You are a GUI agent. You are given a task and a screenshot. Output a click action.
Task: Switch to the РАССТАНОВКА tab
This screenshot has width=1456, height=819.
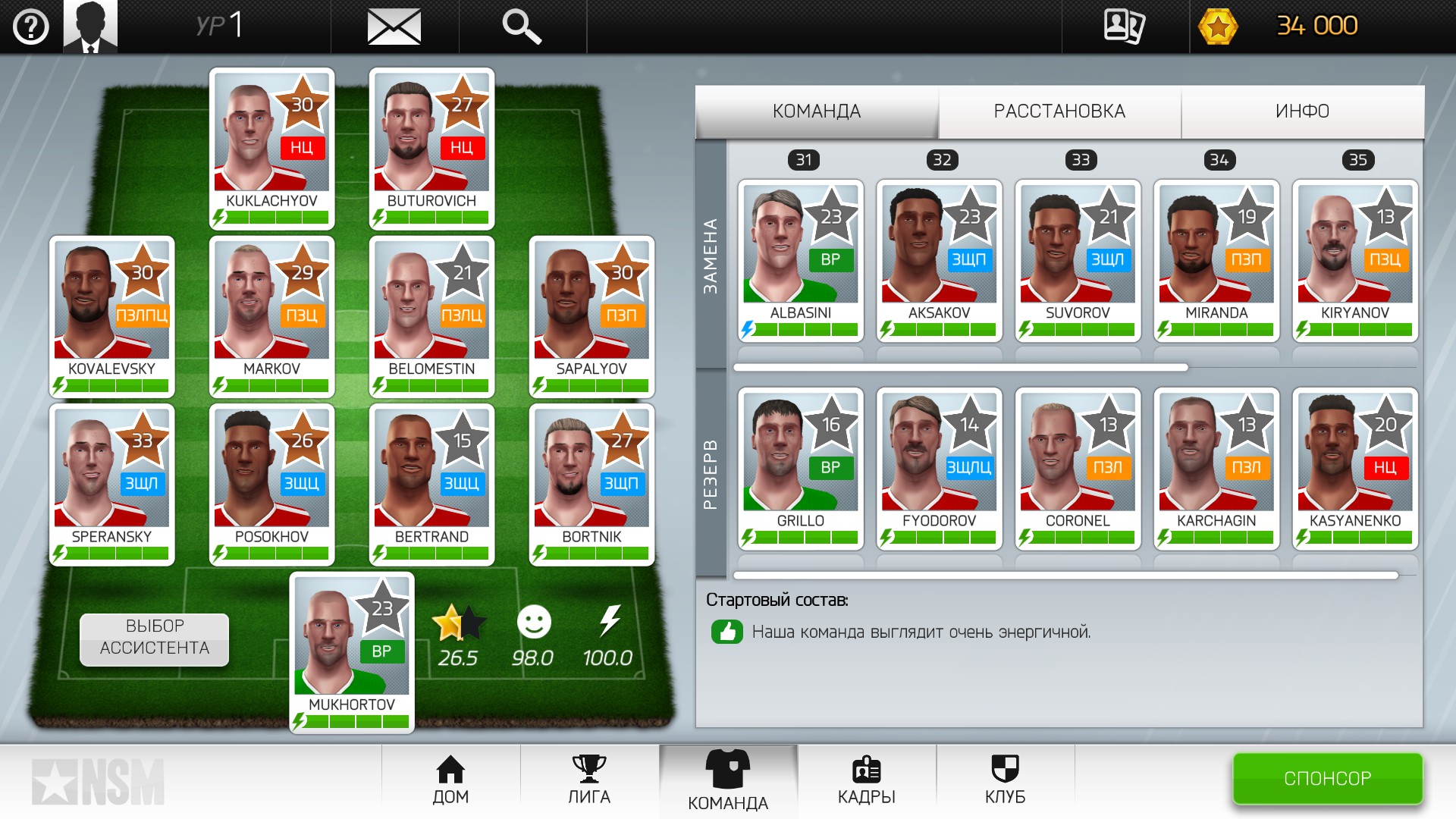[x=1059, y=111]
